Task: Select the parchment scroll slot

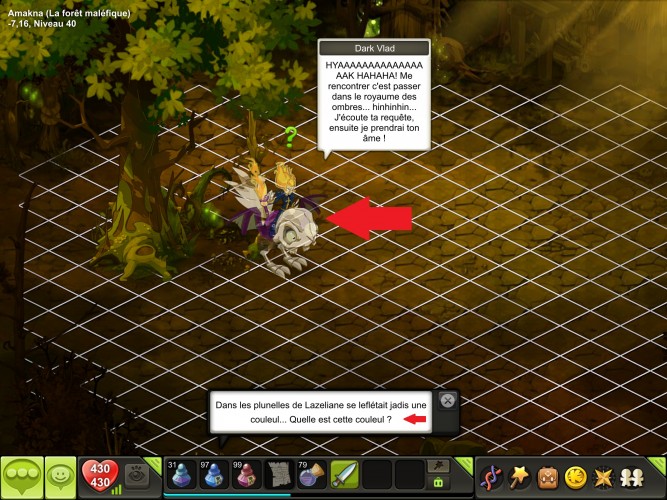Action: tap(279, 473)
